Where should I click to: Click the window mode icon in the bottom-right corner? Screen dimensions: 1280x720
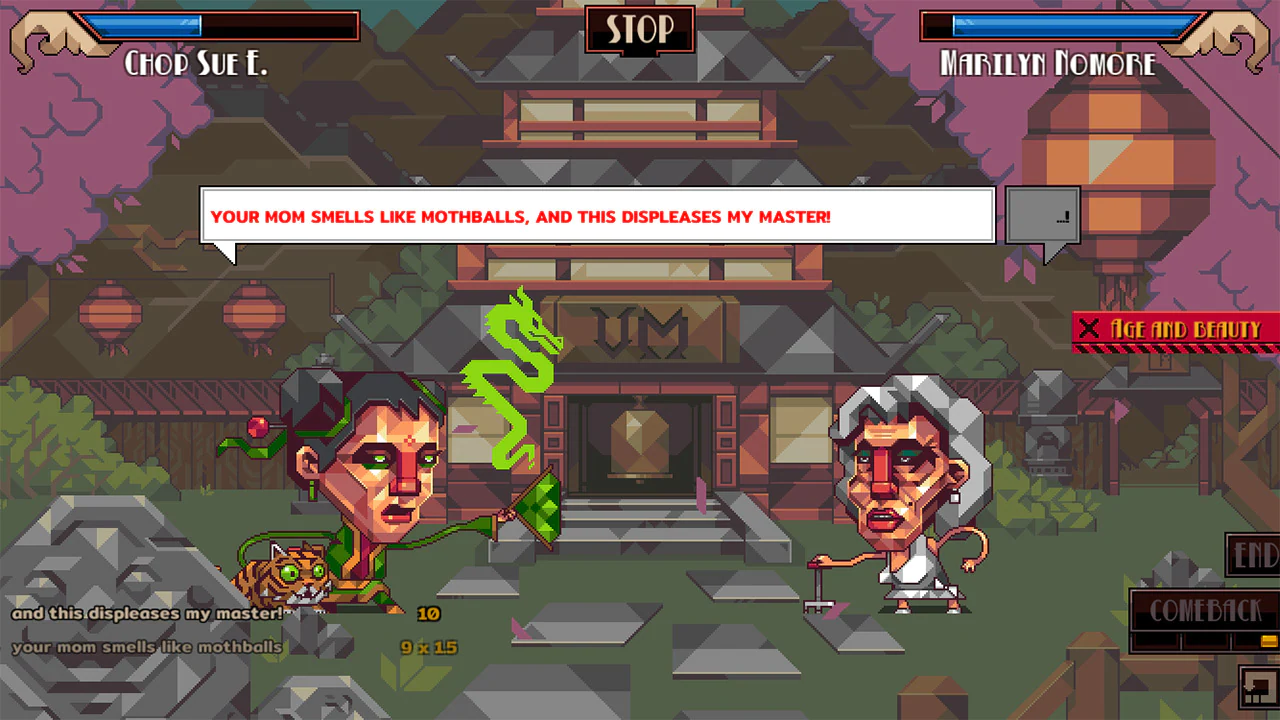coord(1258,689)
